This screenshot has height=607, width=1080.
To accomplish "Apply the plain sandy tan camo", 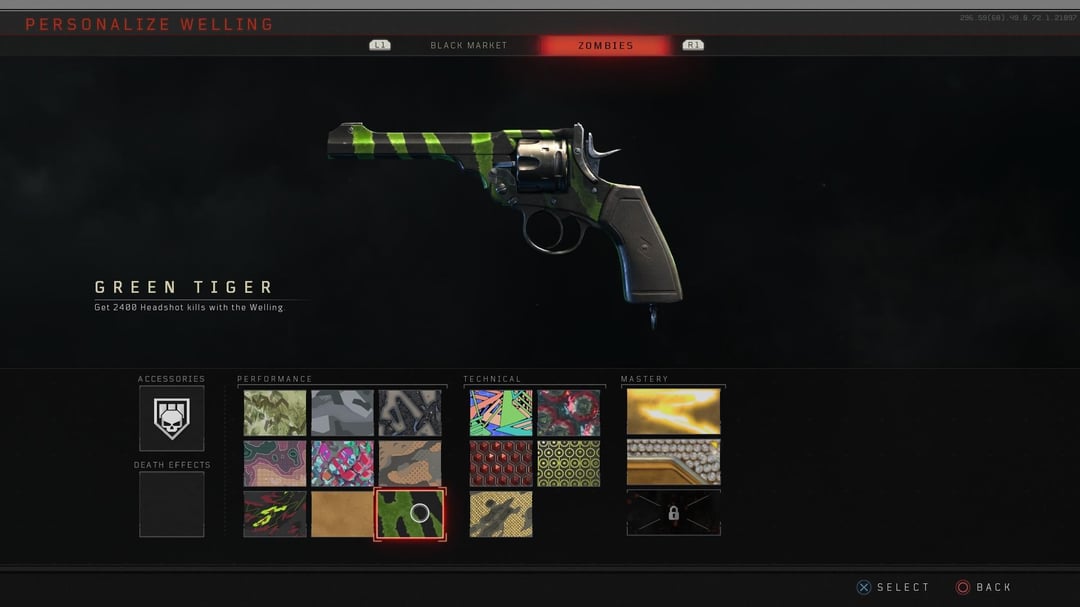I will point(342,514).
